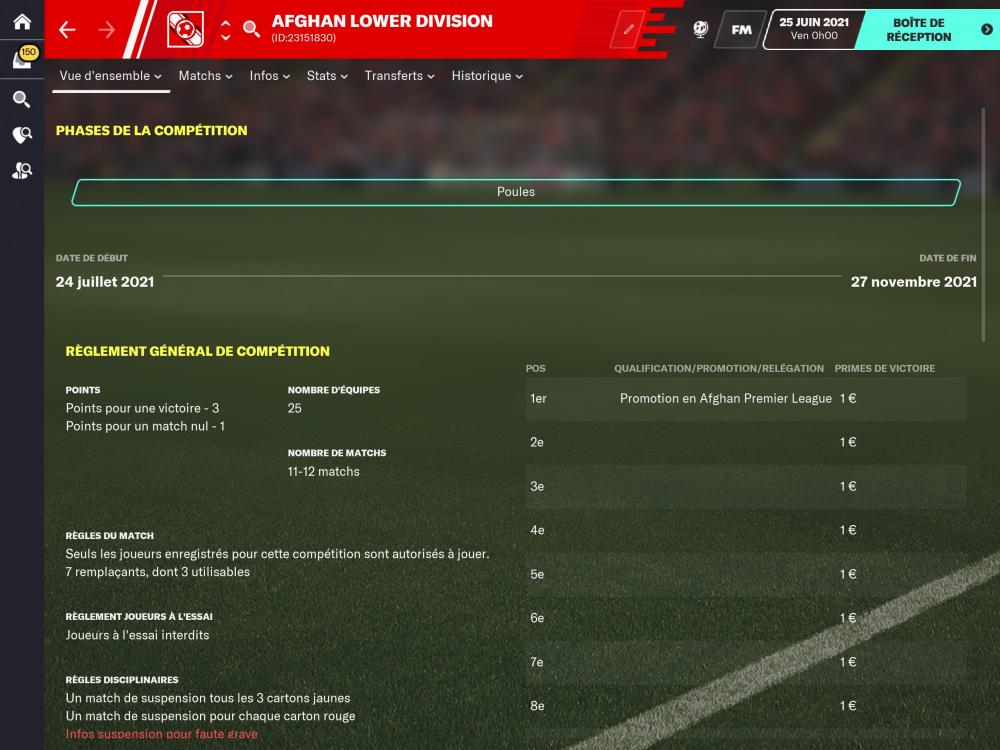The height and width of the screenshot is (750, 1000).
Task: Open the Transferts menu
Action: (x=399, y=76)
